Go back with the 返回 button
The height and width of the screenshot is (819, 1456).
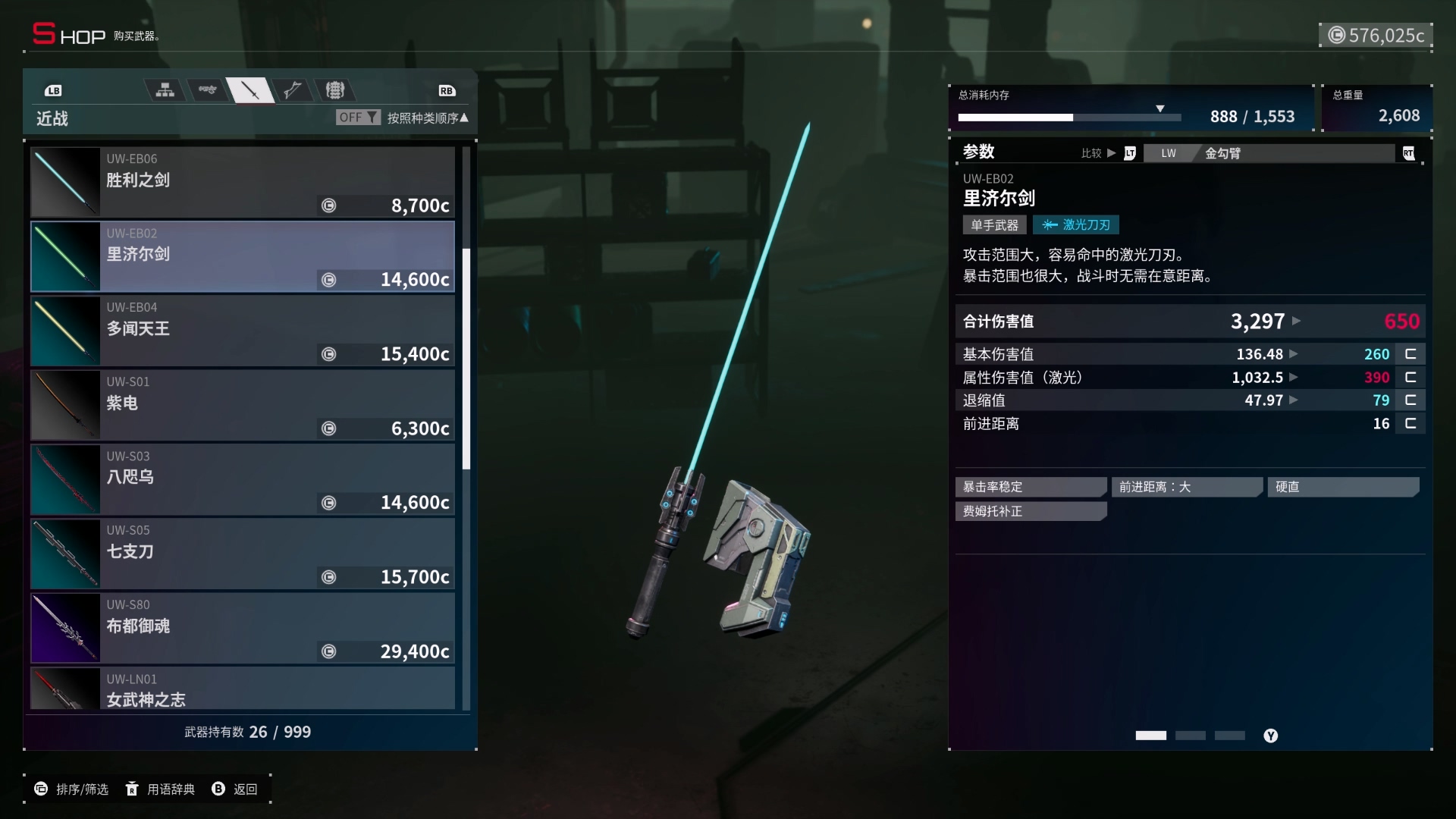[235, 789]
